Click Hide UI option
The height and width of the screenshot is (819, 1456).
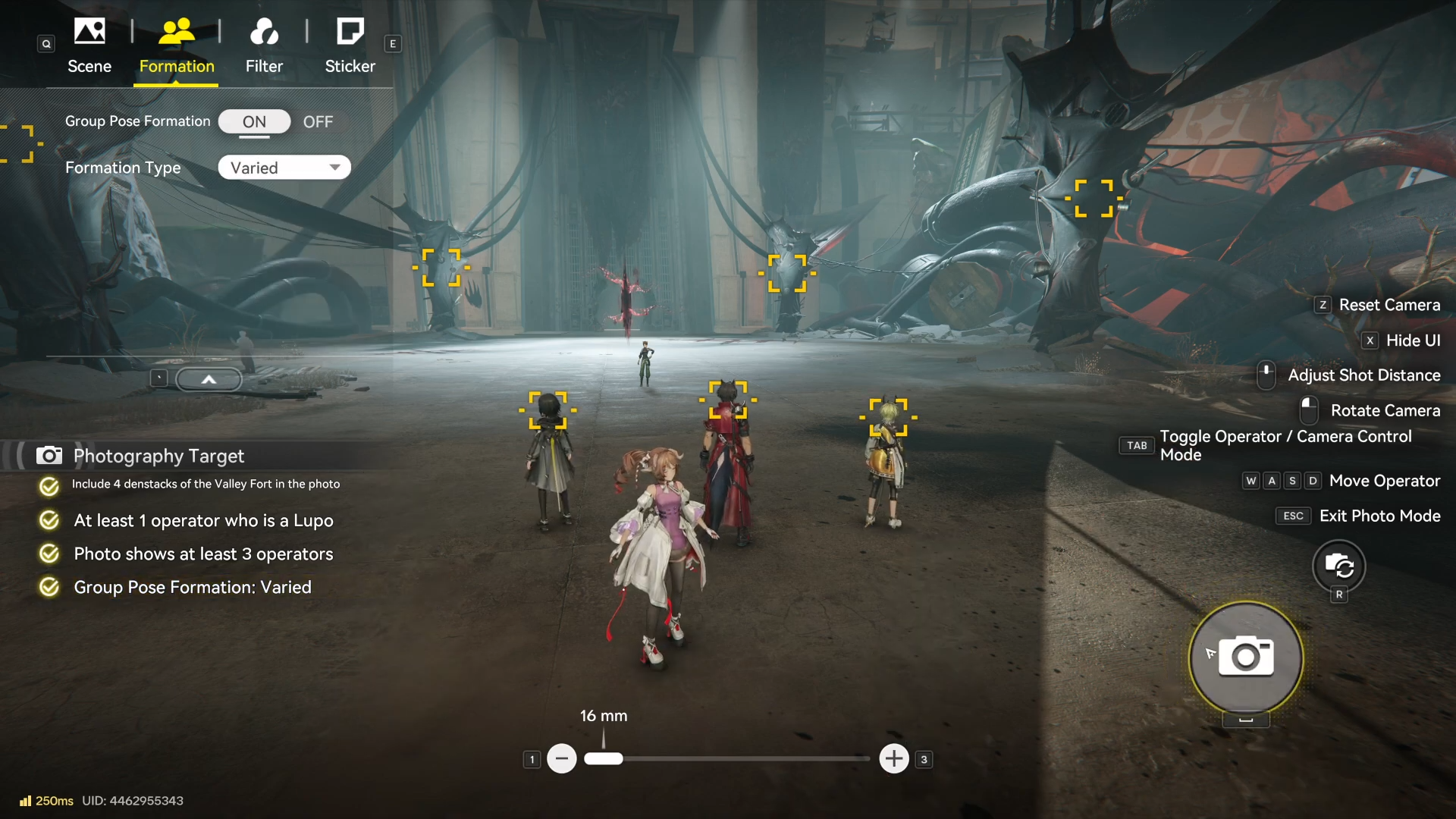point(1412,340)
